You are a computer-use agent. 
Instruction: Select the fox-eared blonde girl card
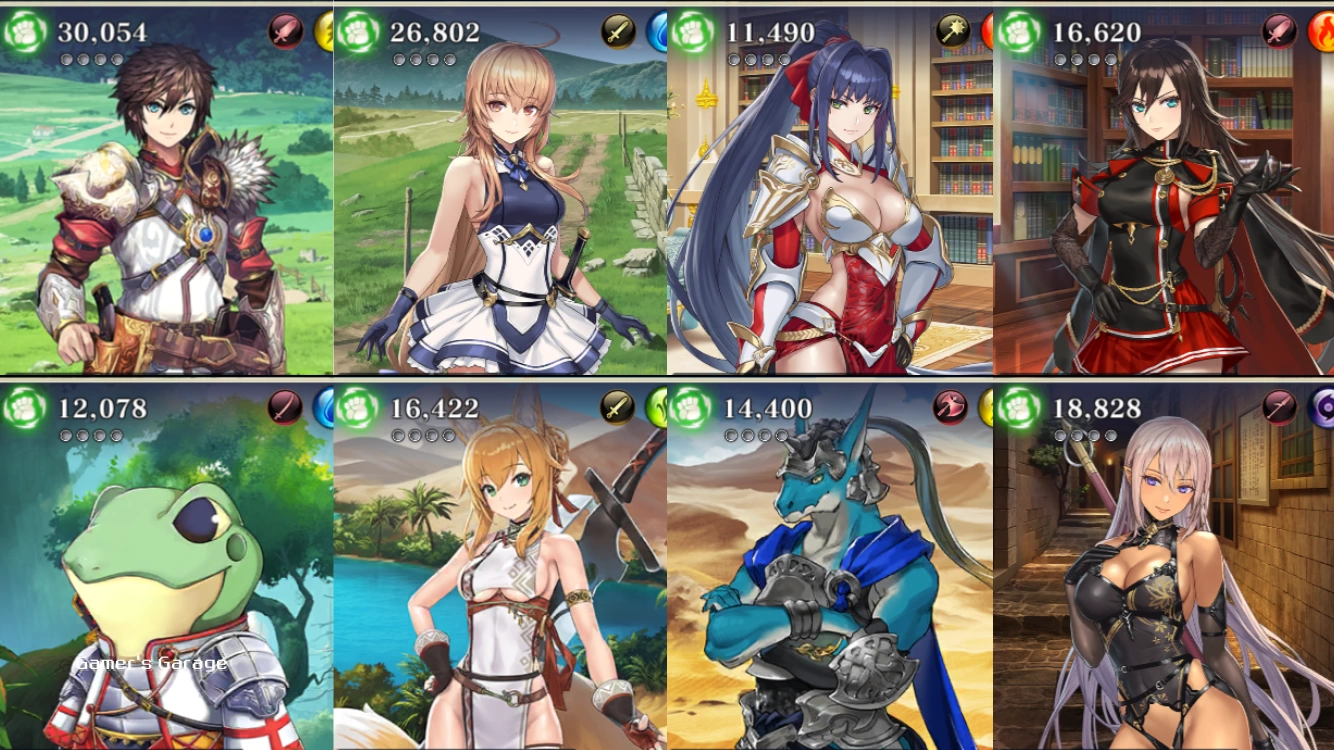pyautogui.click(x=500, y=580)
